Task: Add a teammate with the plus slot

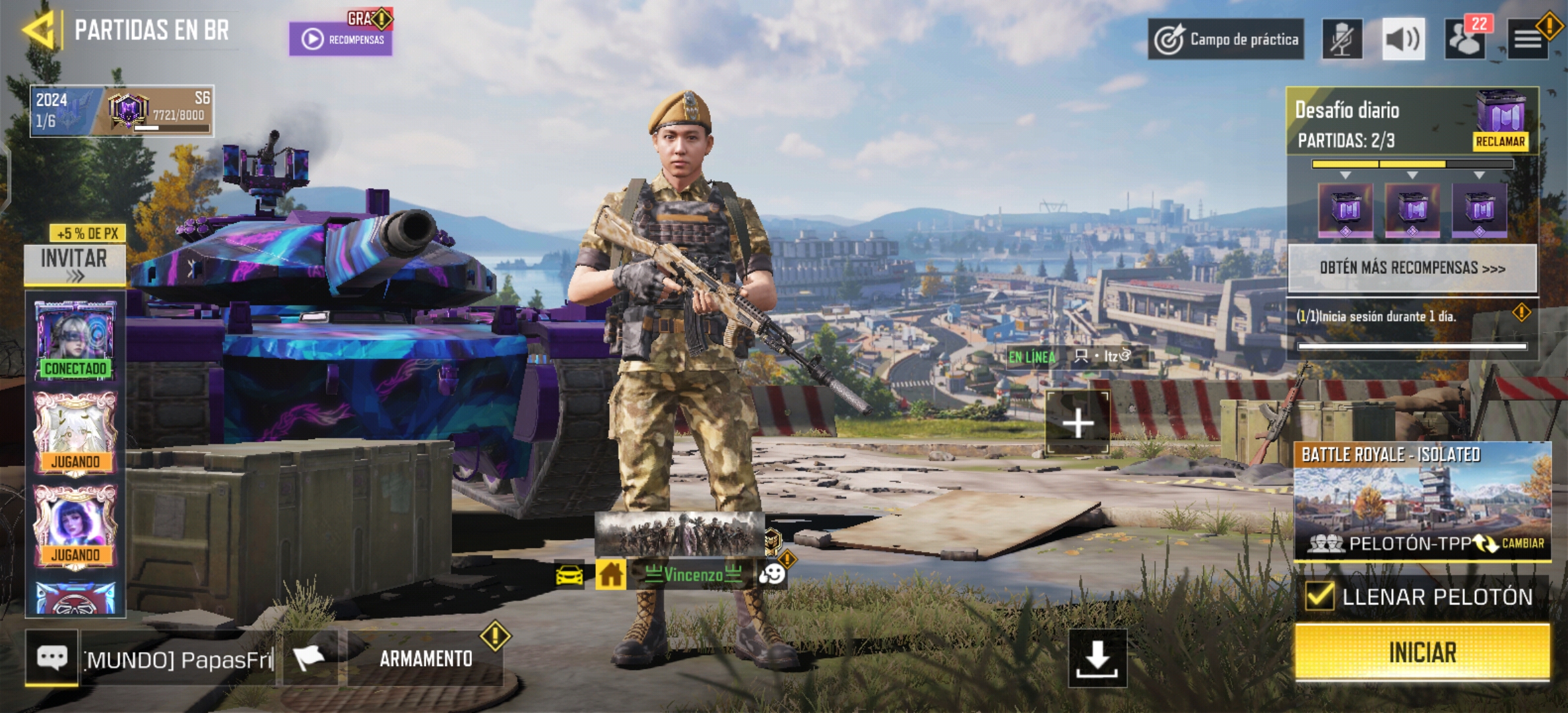Action: [1078, 423]
